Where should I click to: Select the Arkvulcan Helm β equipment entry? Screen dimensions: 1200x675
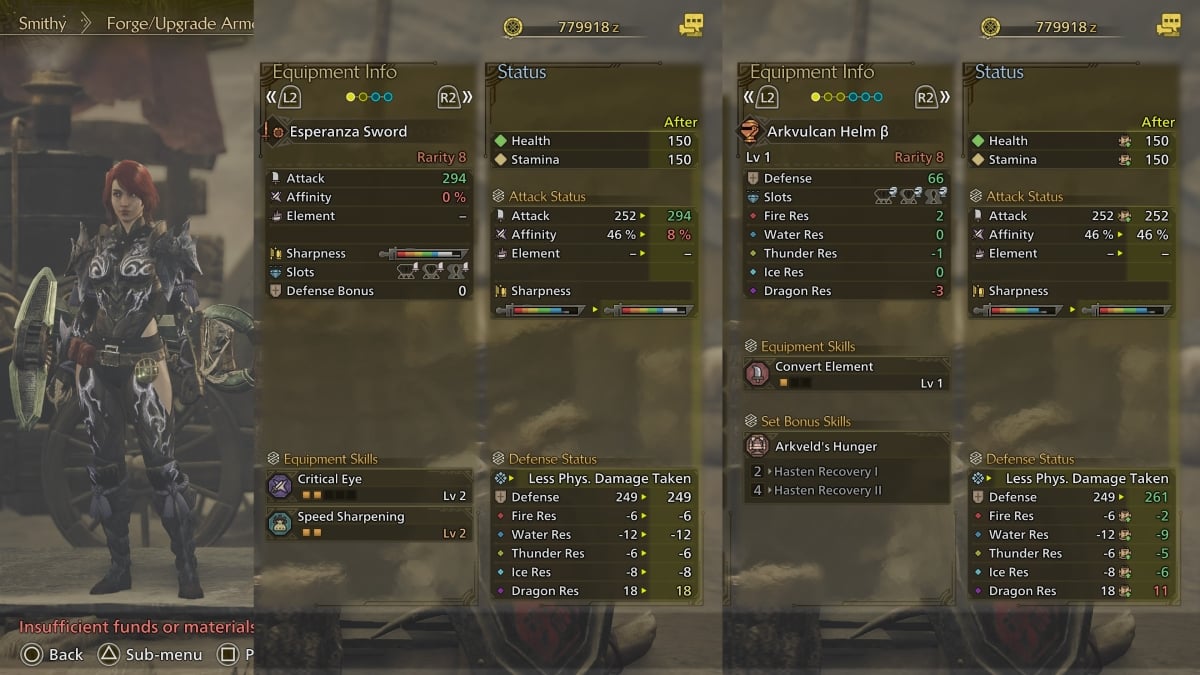827,132
